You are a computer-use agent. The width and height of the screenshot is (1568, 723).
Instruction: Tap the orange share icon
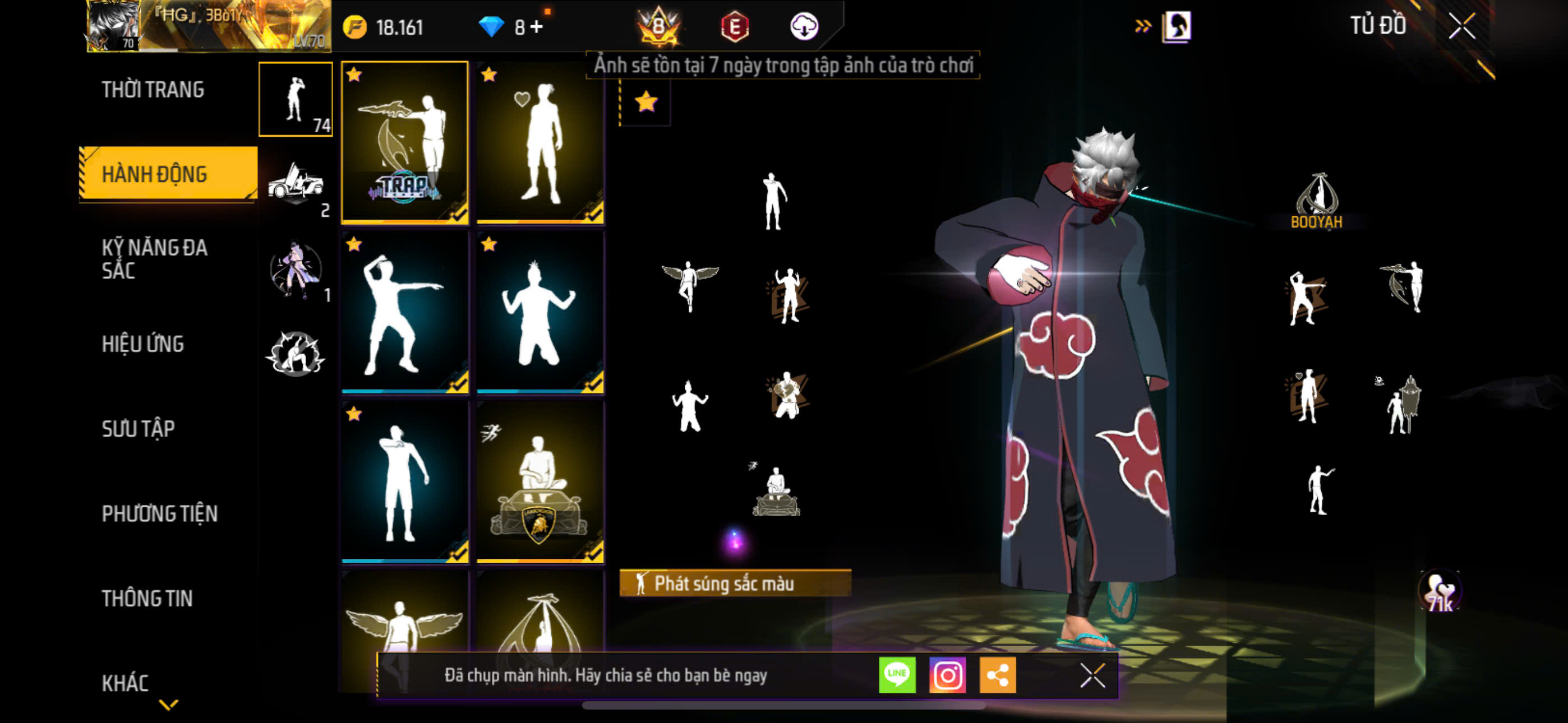pyautogui.click(x=997, y=675)
